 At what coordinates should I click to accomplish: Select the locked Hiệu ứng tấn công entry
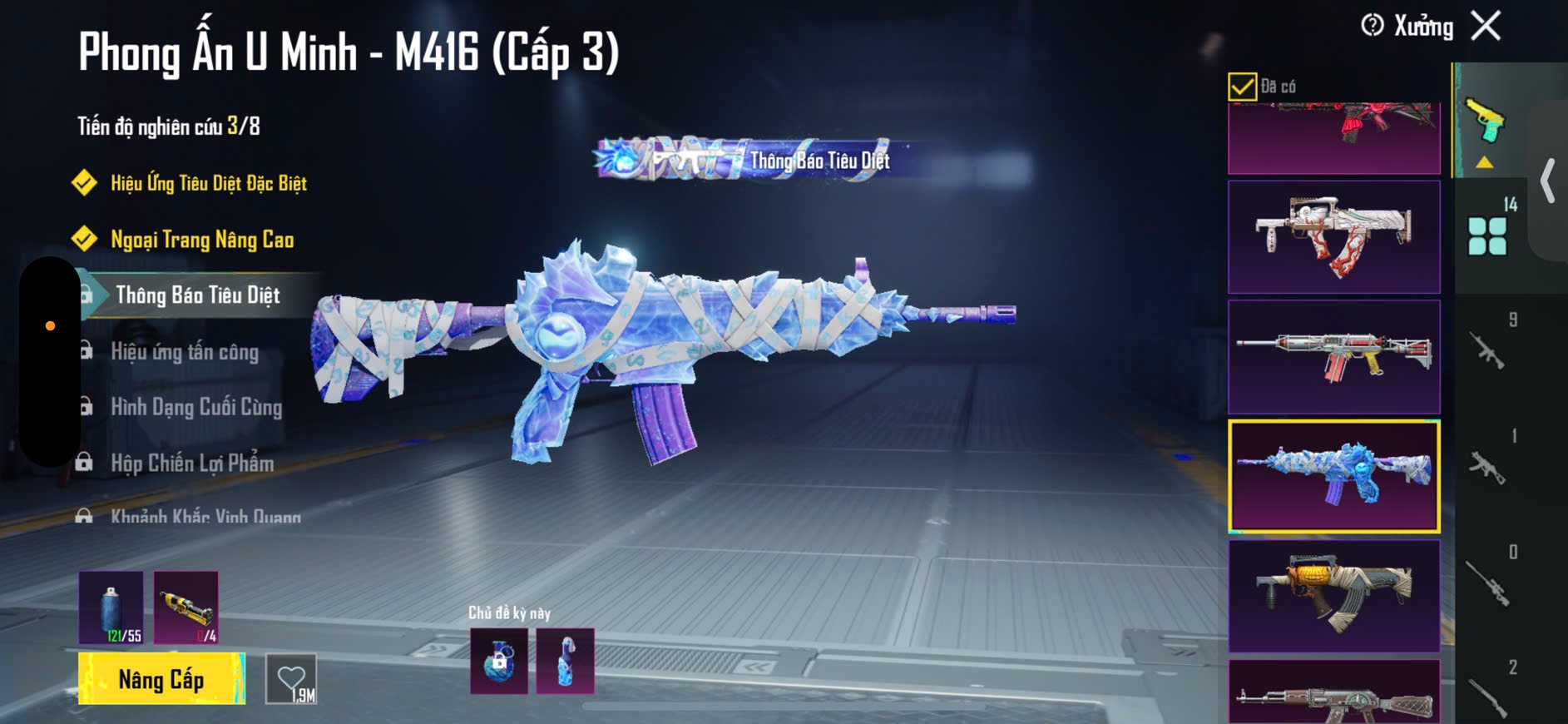coord(185,352)
